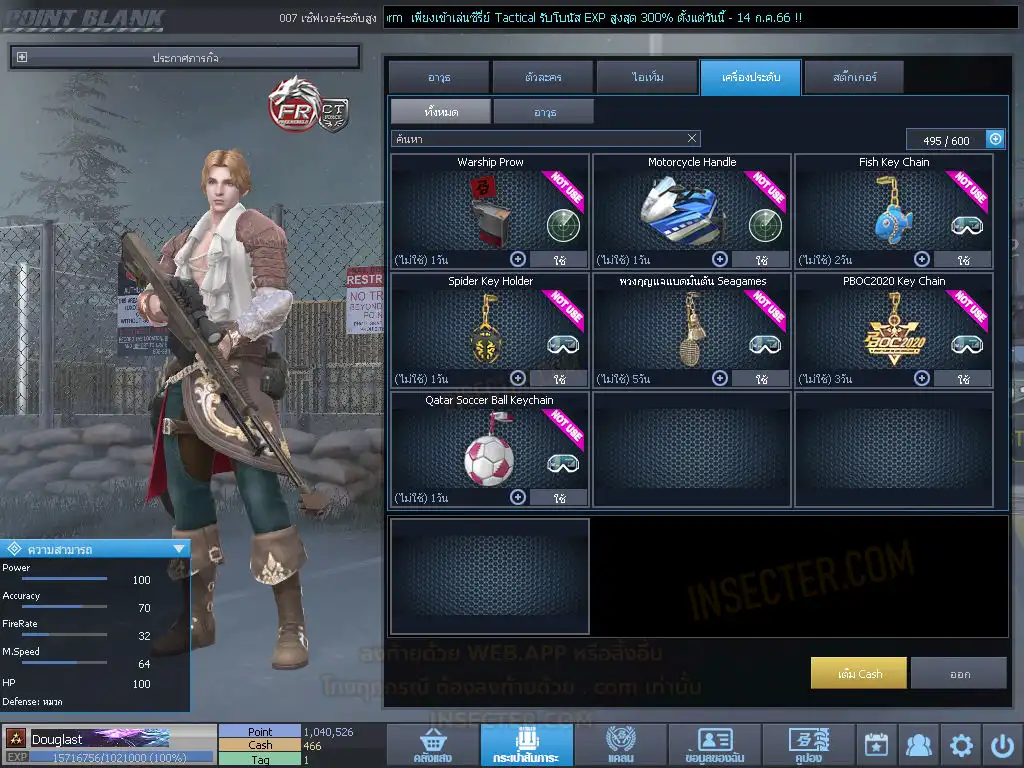Choose the Motorcycle Handle item

coord(691,211)
